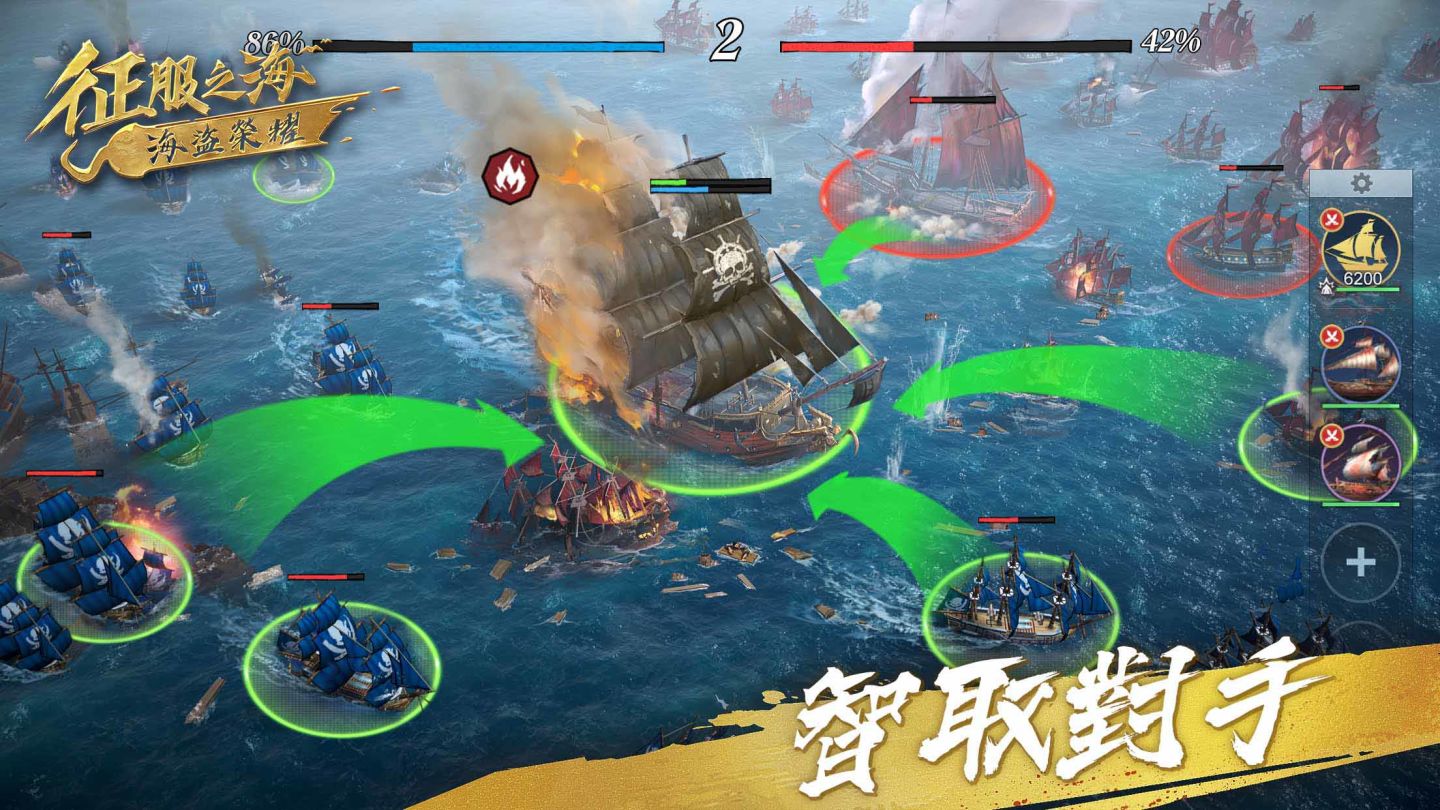This screenshot has height=810, width=1440.
Task: Click the crown rank icon beside the 6200 value
Action: point(1327,288)
